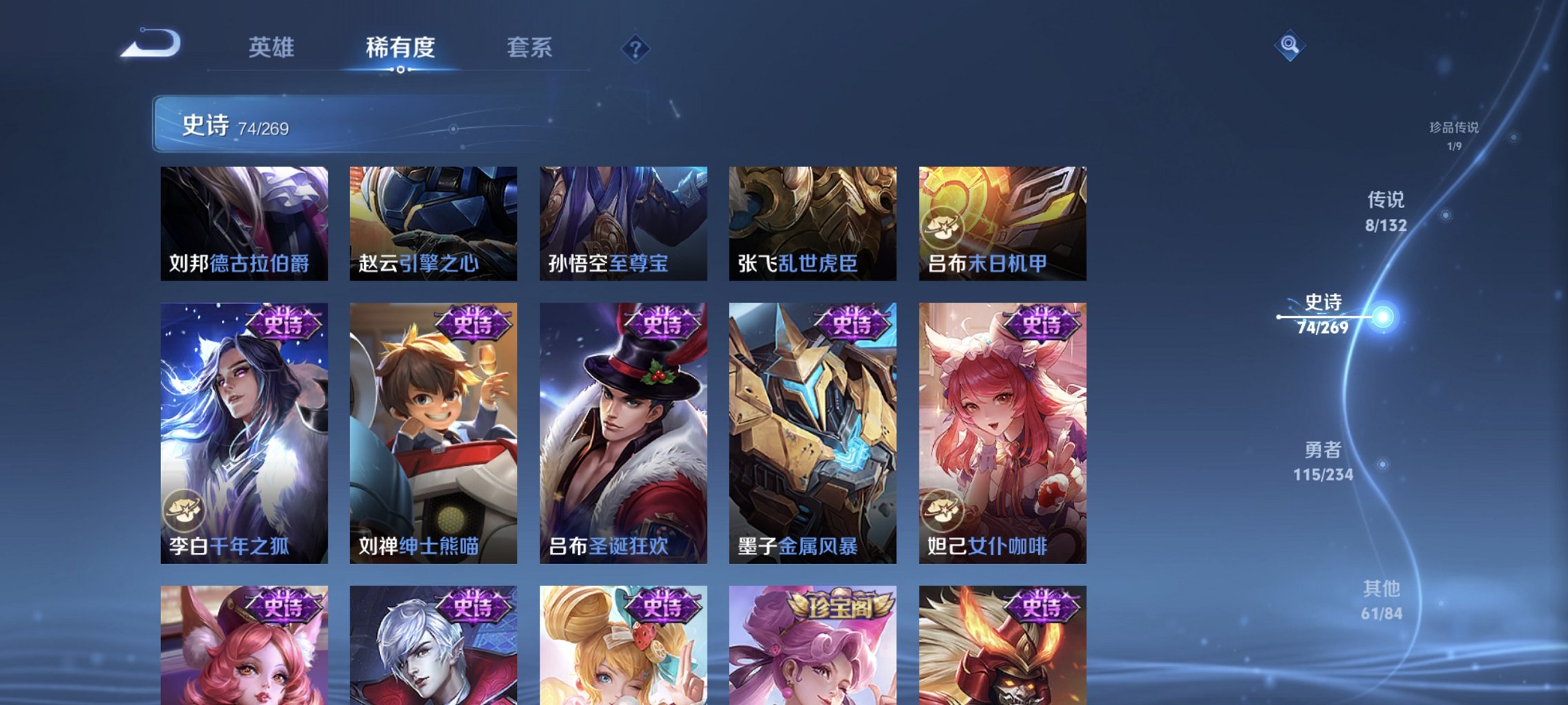The height and width of the screenshot is (705, 1568).
Task: Switch to the 套系 tab
Action: click(x=529, y=48)
